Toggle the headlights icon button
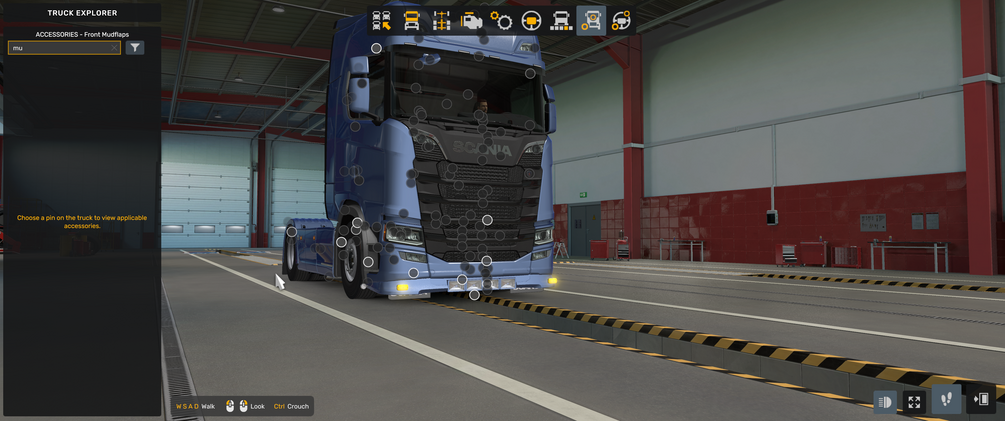The width and height of the screenshot is (1005, 421). coord(885,401)
